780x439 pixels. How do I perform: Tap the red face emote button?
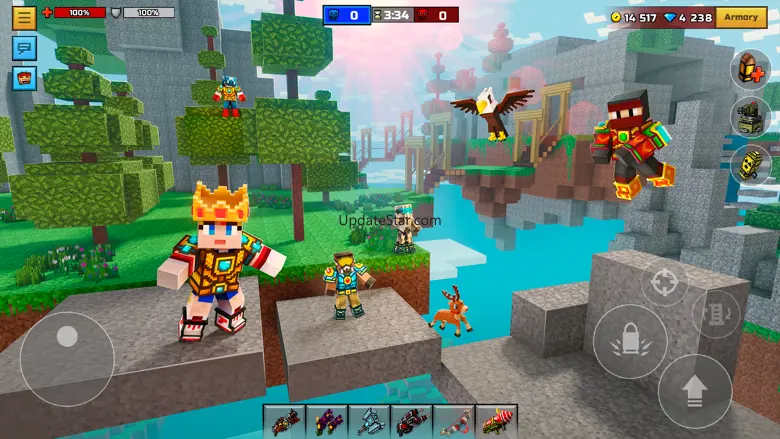24,77
